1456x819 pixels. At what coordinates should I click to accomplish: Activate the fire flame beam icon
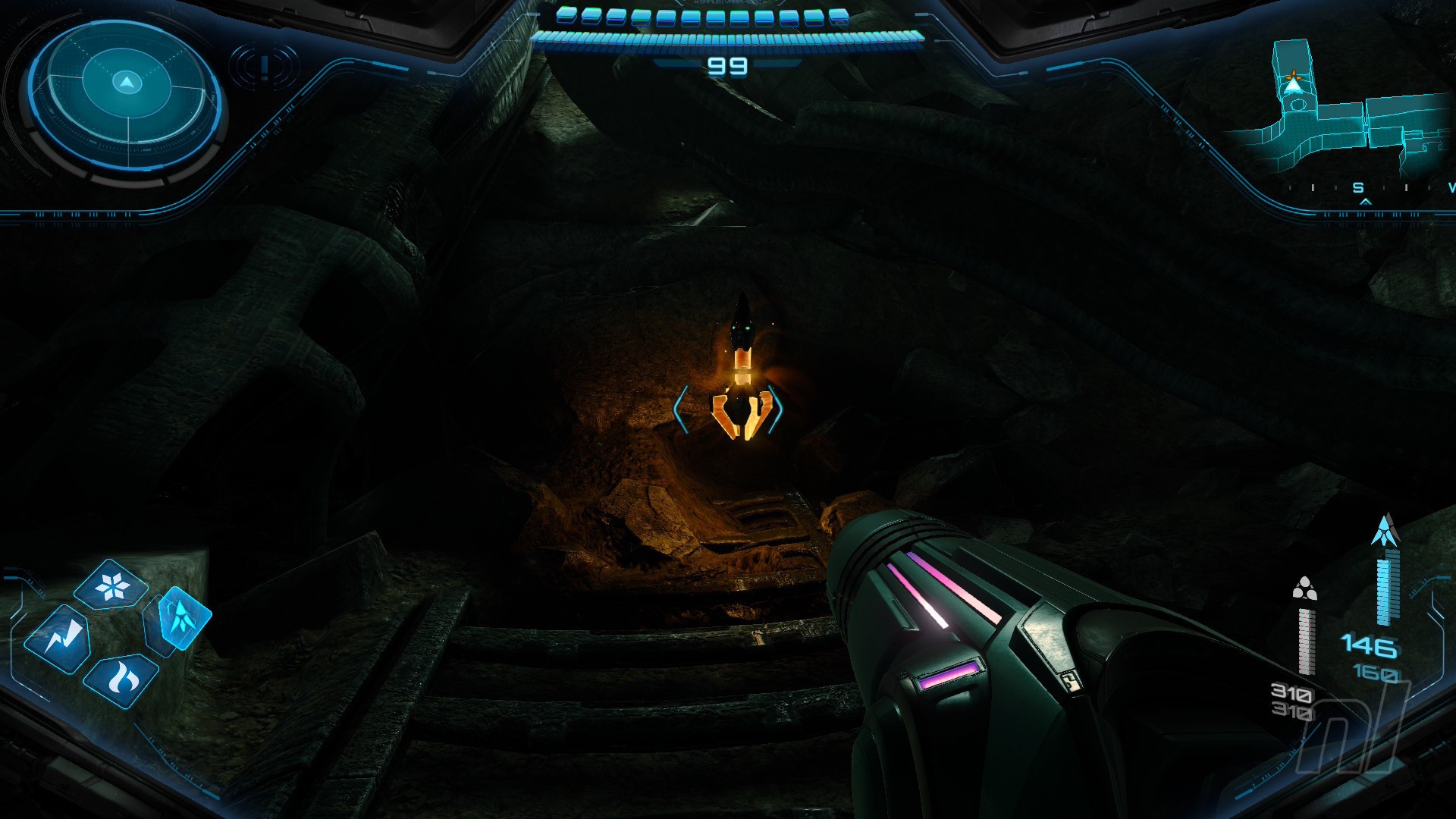coord(121,679)
